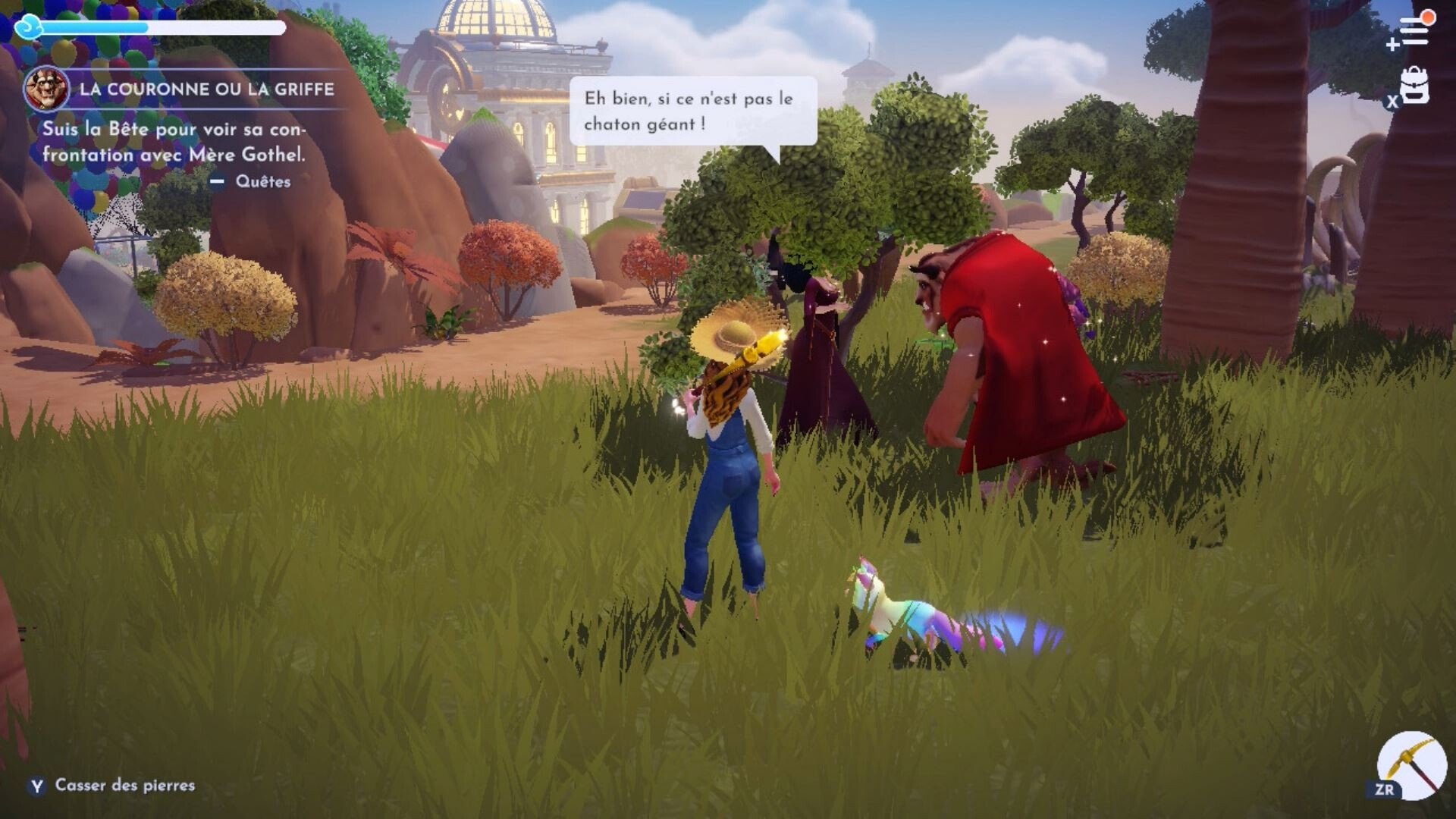Viewport: 1456px width, 819px height.
Task: Advance the chaton géant dialogue bubble
Action: pyautogui.click(x=692, y=111)
